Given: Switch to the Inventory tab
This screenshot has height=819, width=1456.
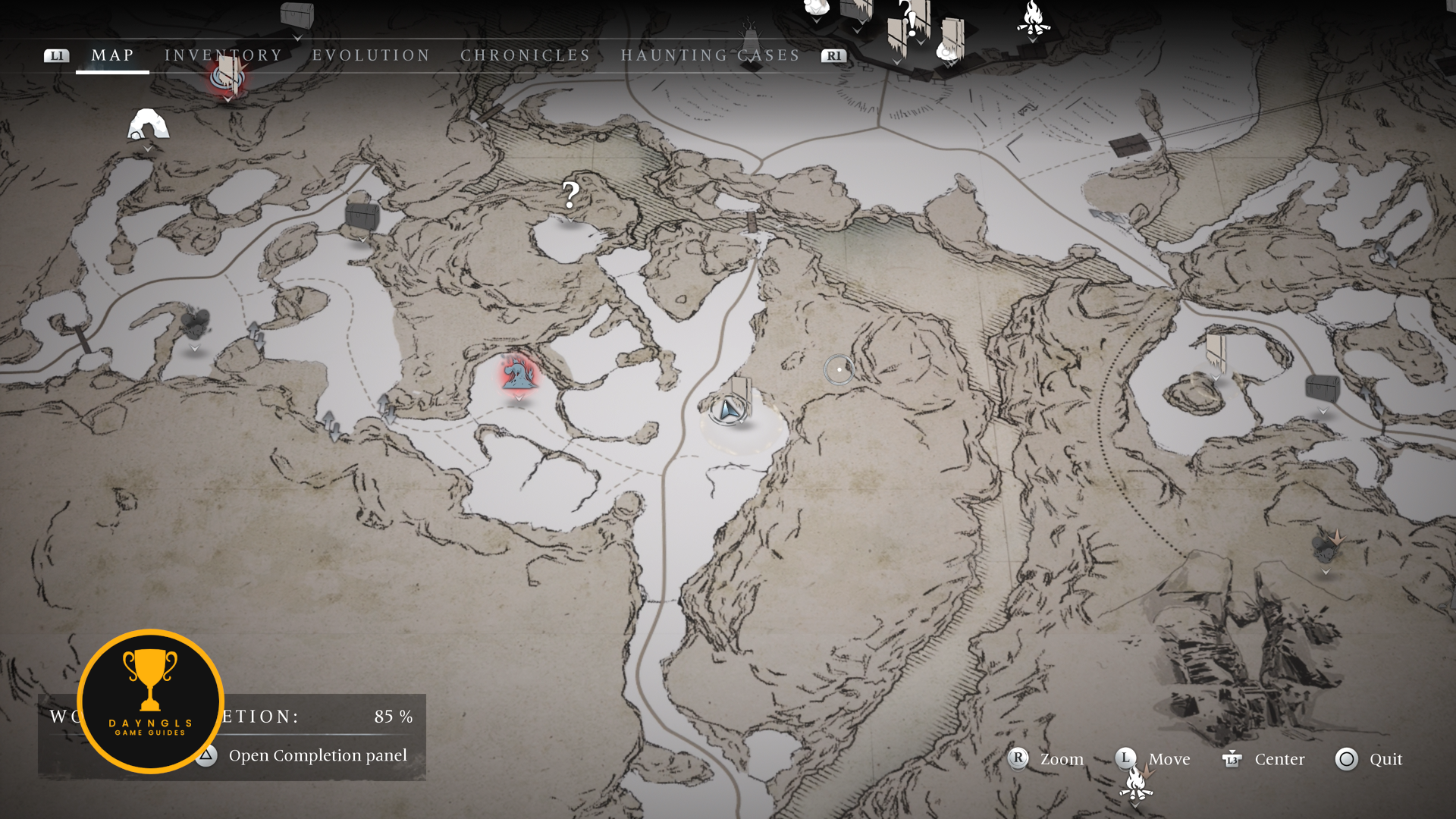Looking at the screenshot, I should click(x=223, y=55).
